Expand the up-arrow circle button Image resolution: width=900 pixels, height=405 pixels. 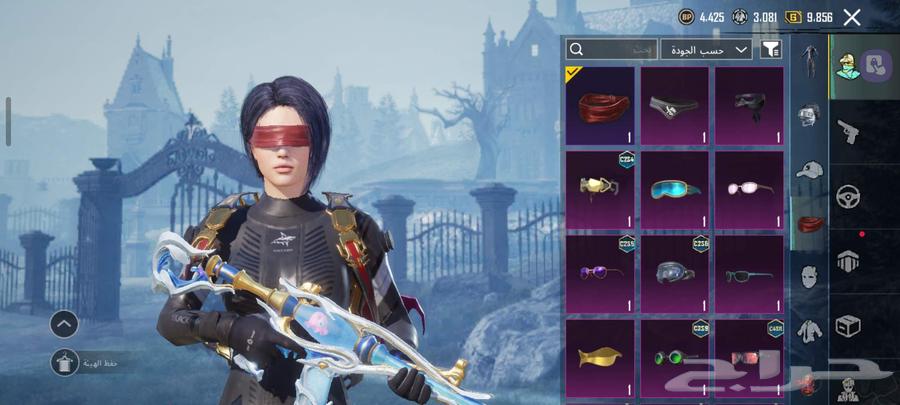coord(64,323)
